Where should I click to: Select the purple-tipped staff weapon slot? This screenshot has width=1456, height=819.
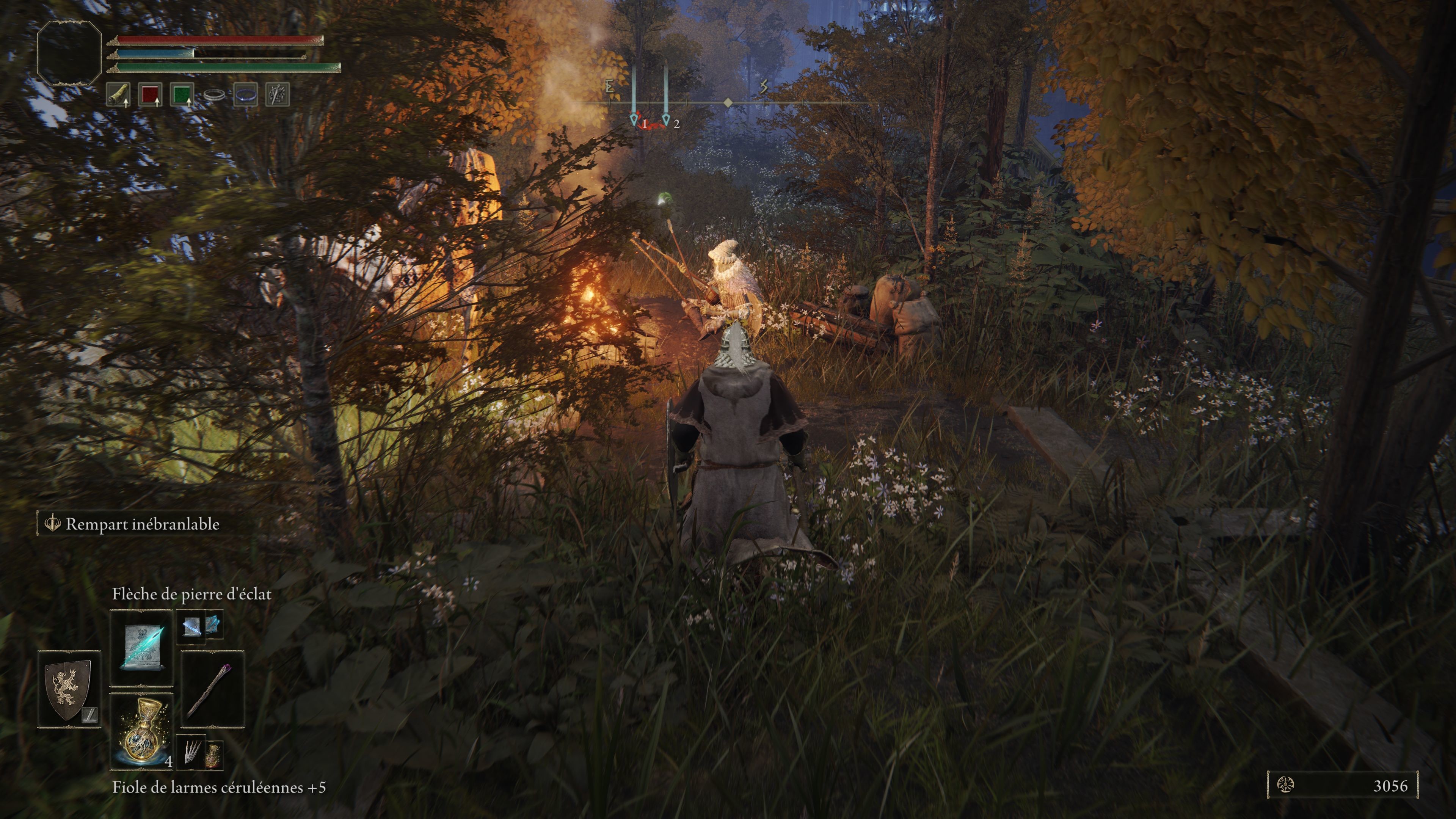pyautogui.click(x=212, y=689)
